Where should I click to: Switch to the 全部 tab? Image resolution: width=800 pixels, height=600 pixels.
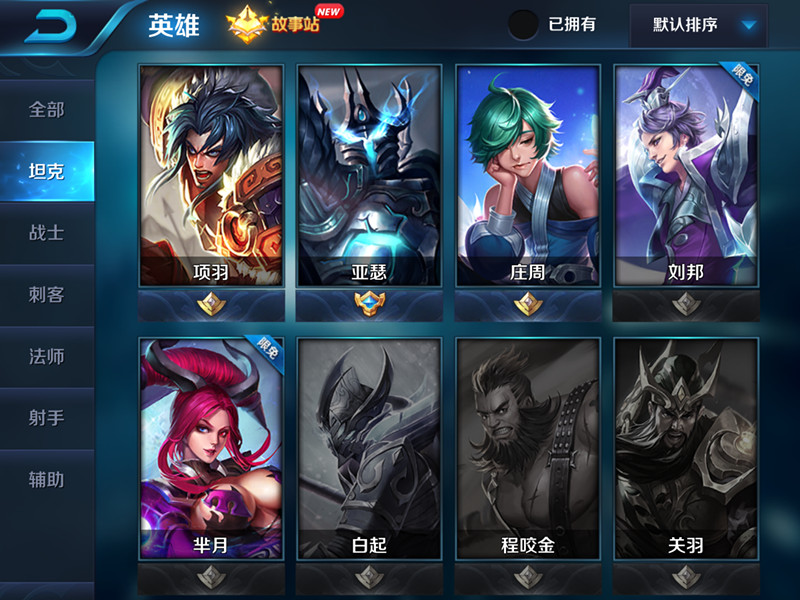pyautogui.click(x=47, y=109)
